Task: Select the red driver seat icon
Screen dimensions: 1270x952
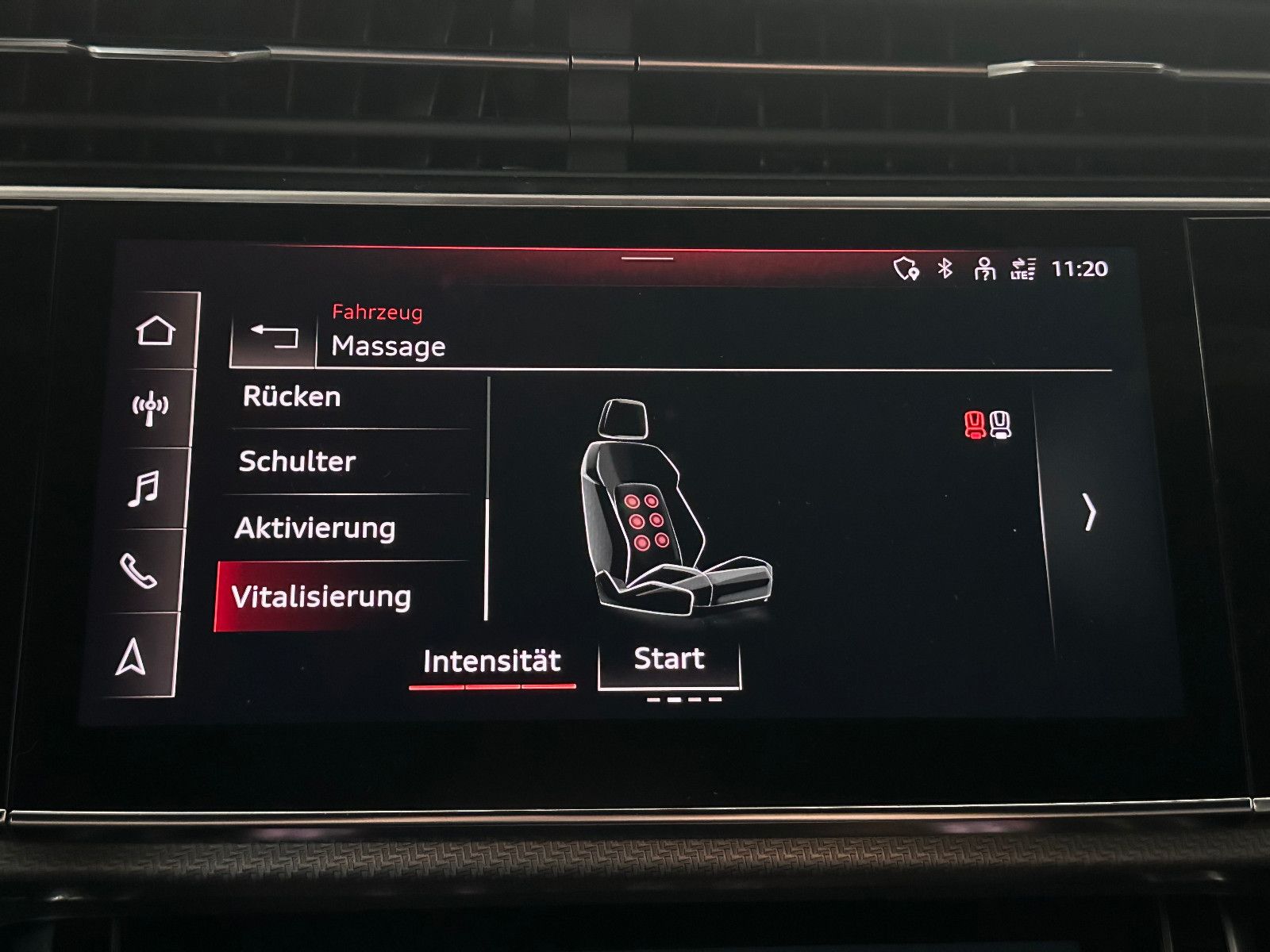Action: click(974, 425)
